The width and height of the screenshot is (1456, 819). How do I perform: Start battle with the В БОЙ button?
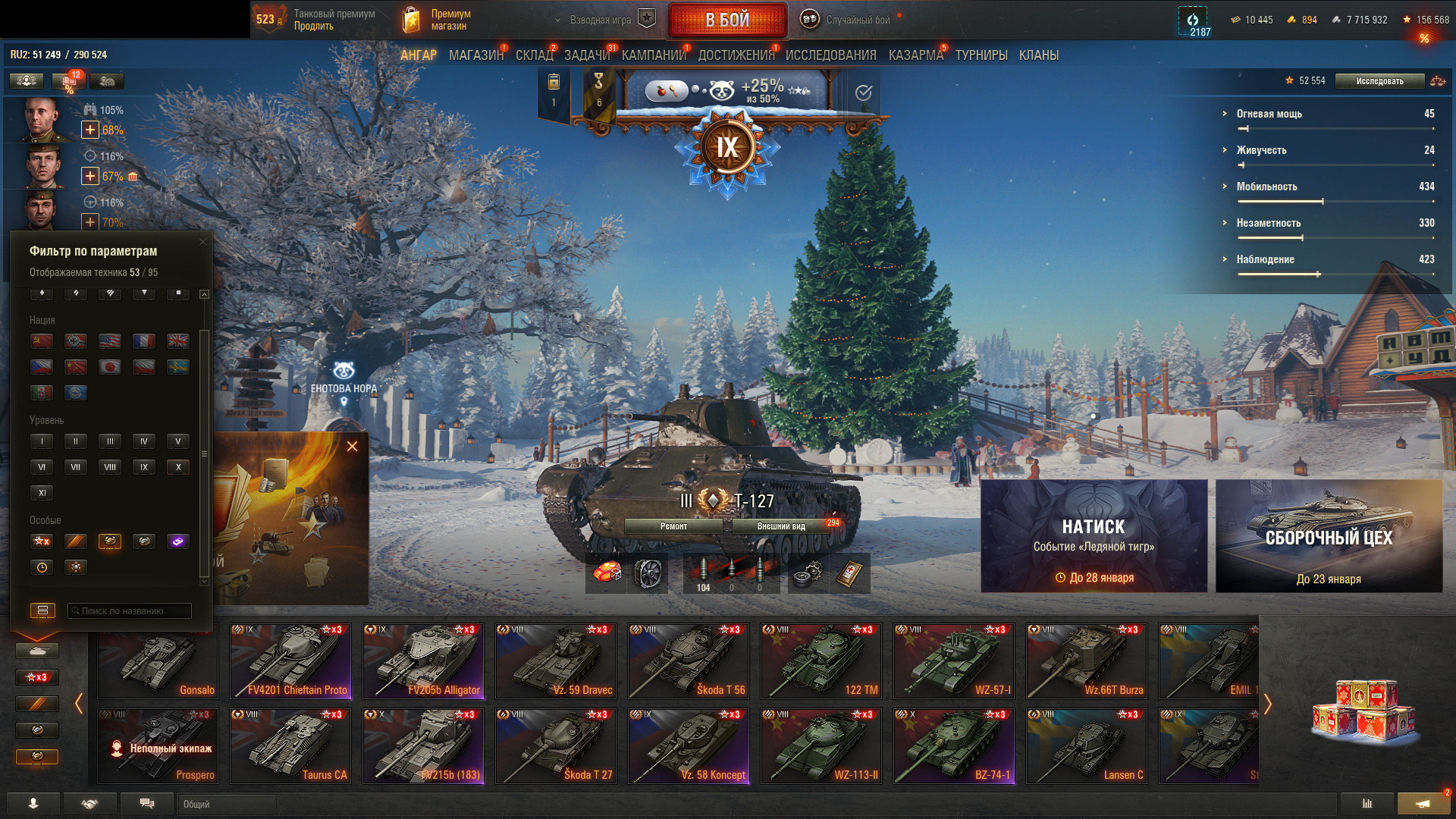tap(727, 20)
